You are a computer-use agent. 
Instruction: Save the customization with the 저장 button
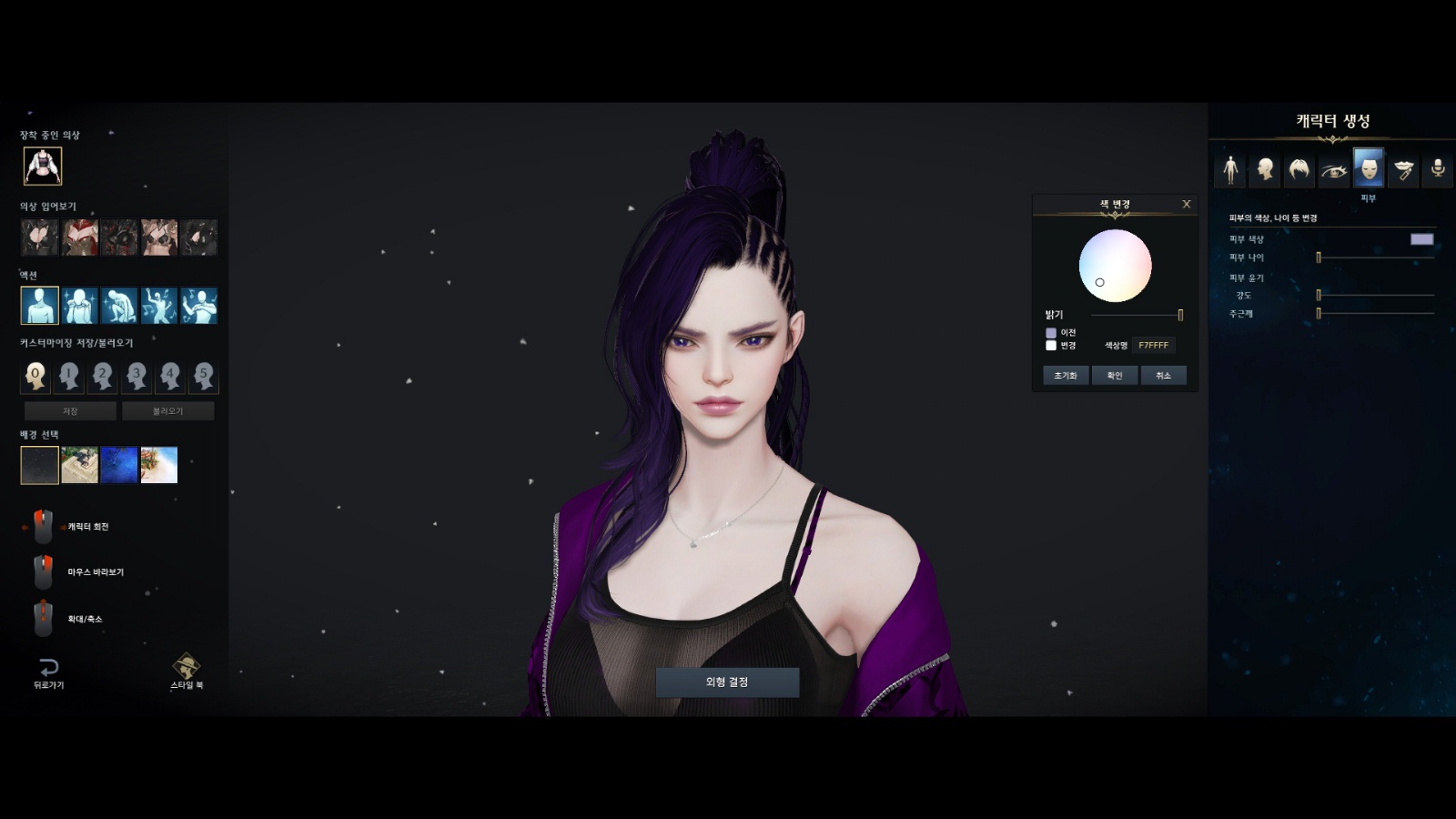(x=70, y=411)
